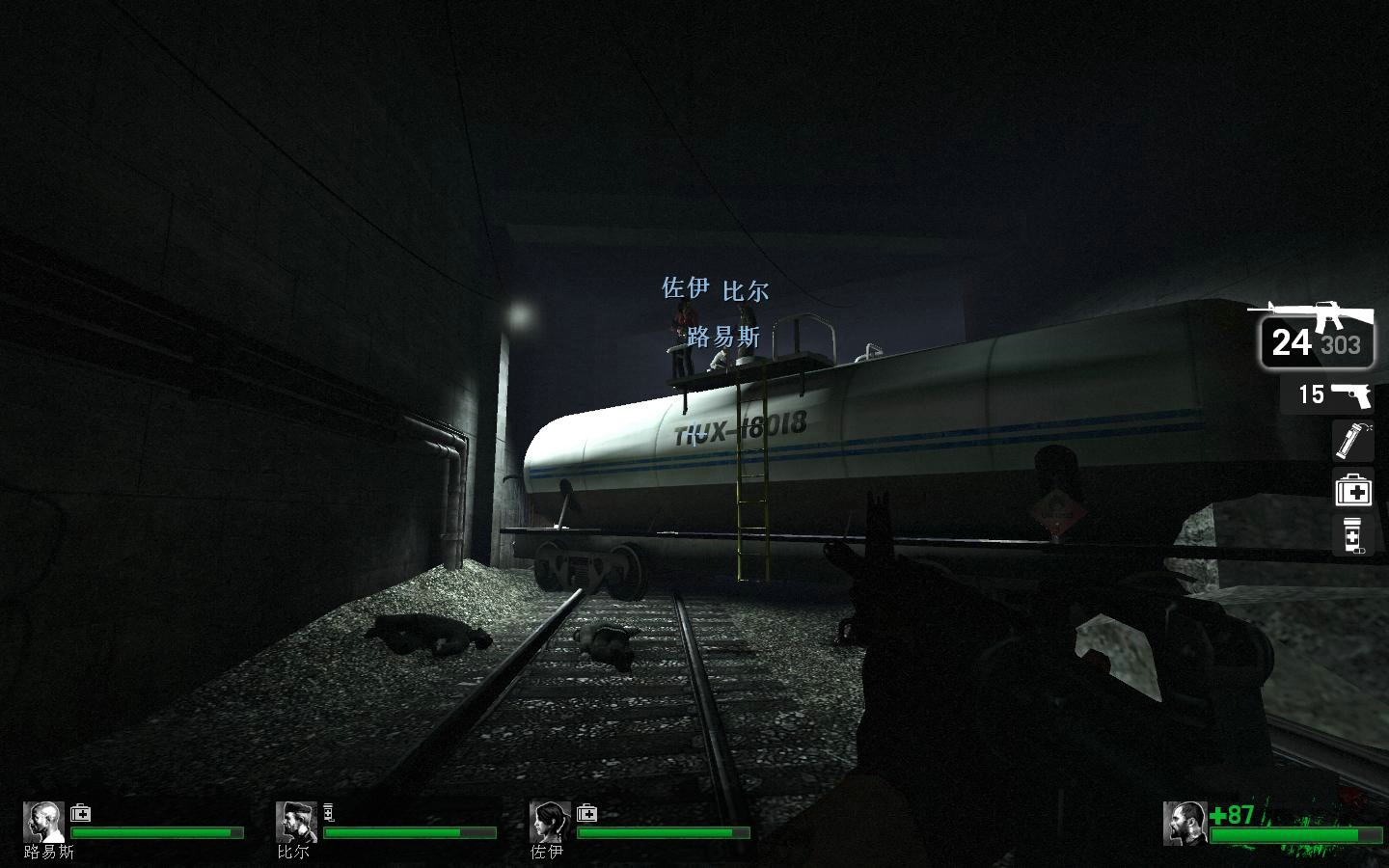Click teammate 比尔's portrait
The width and height of the screenshot is (1389, 868).
295,822
